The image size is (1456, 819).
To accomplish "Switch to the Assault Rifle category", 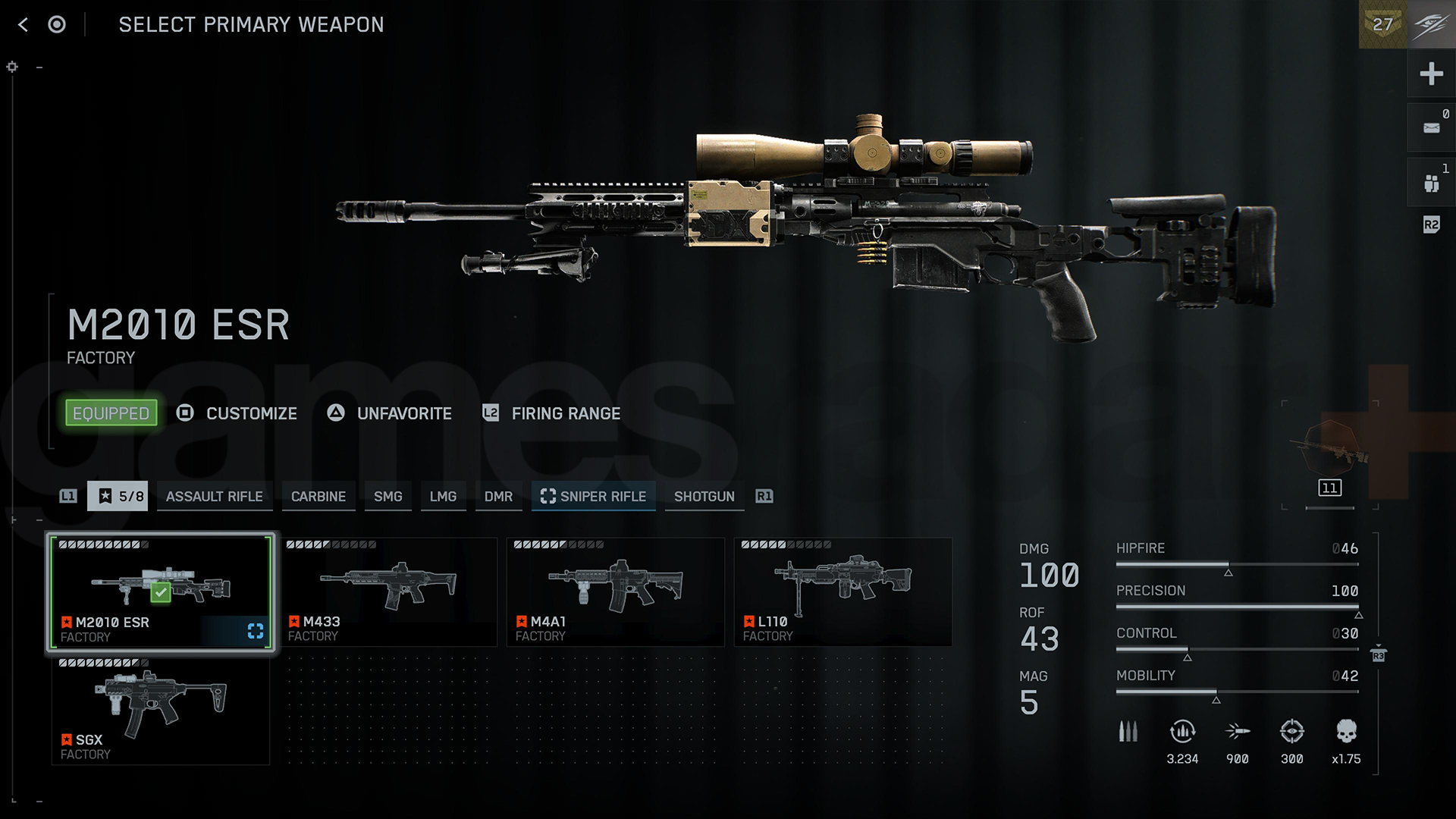I will pos(215,496).
